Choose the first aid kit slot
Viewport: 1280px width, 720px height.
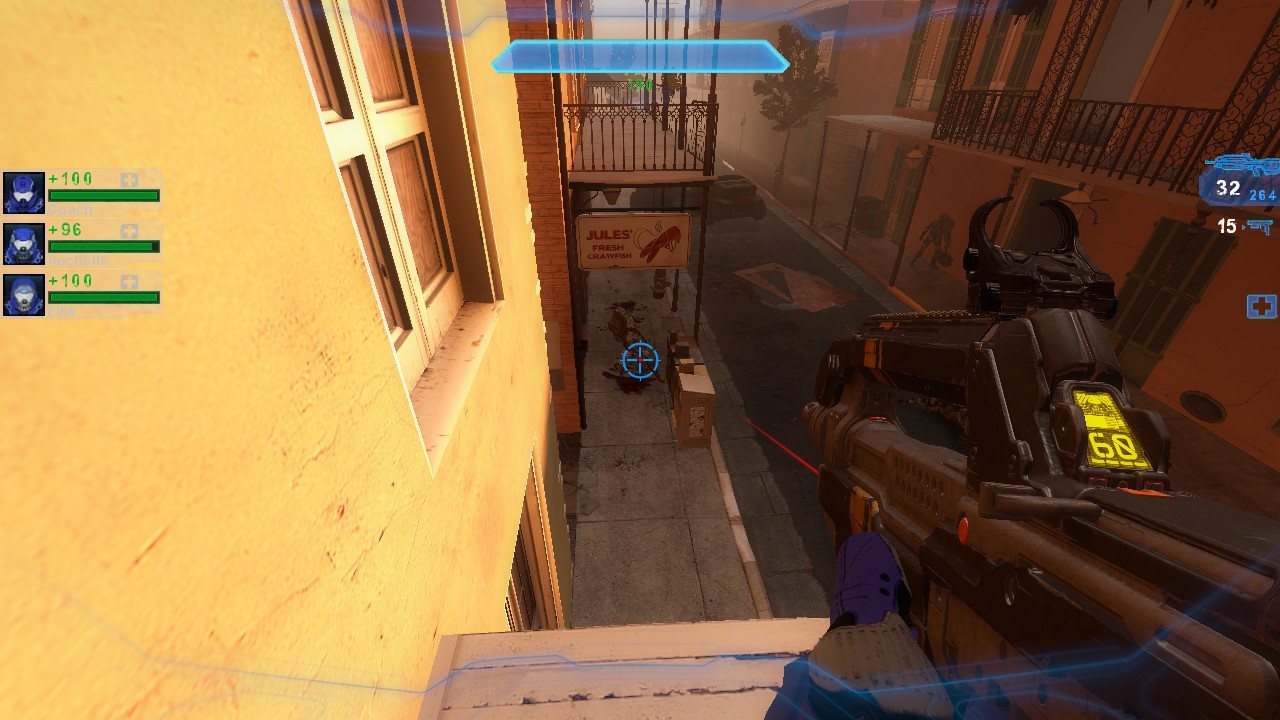tap(1261, 307)
